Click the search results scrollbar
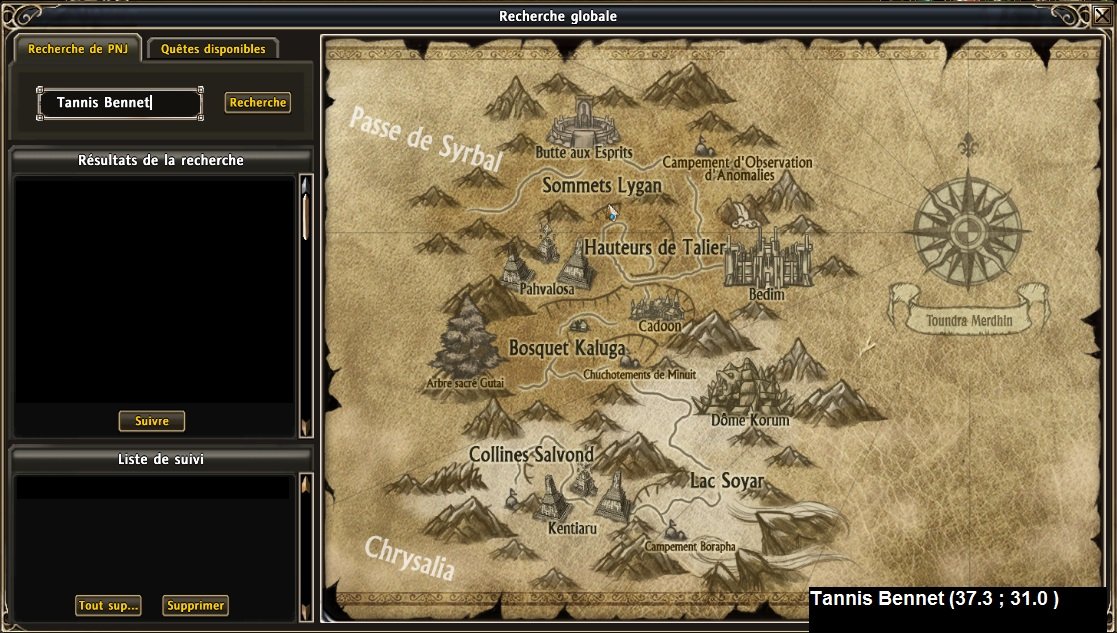This screenshot has width=1117, height=633. 306,305
